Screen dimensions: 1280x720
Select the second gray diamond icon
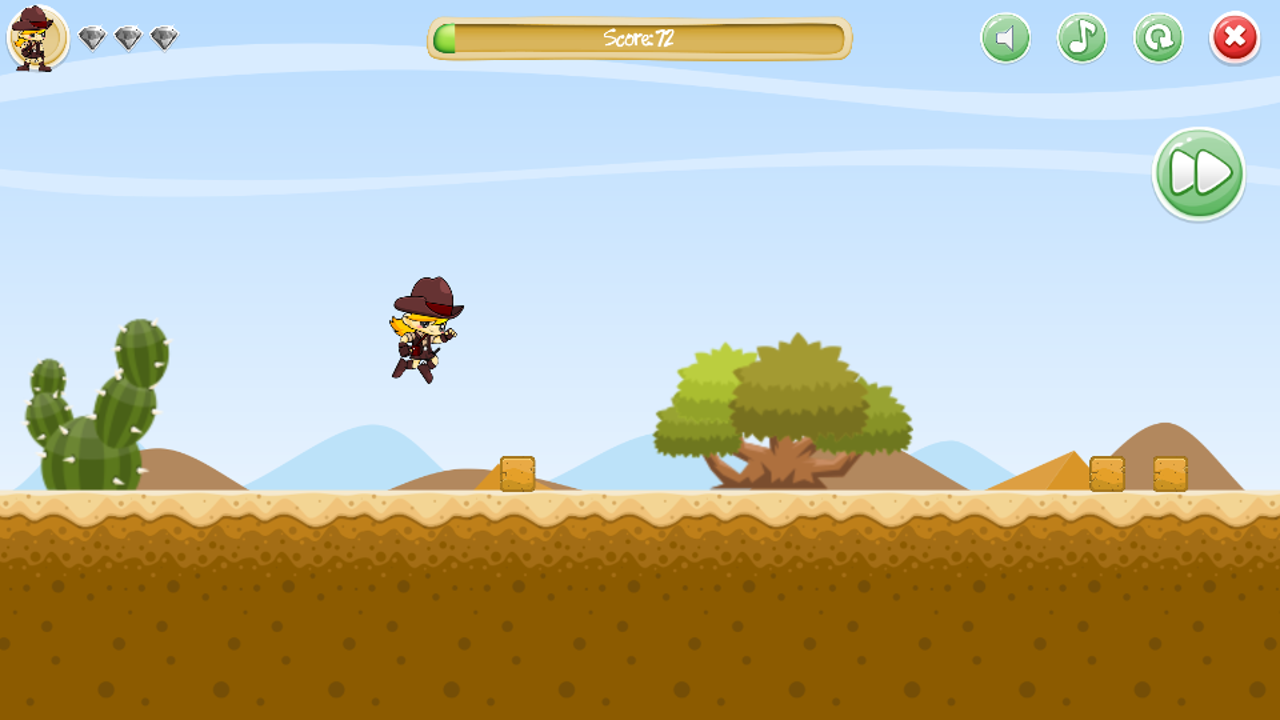(x=126, y=38)
